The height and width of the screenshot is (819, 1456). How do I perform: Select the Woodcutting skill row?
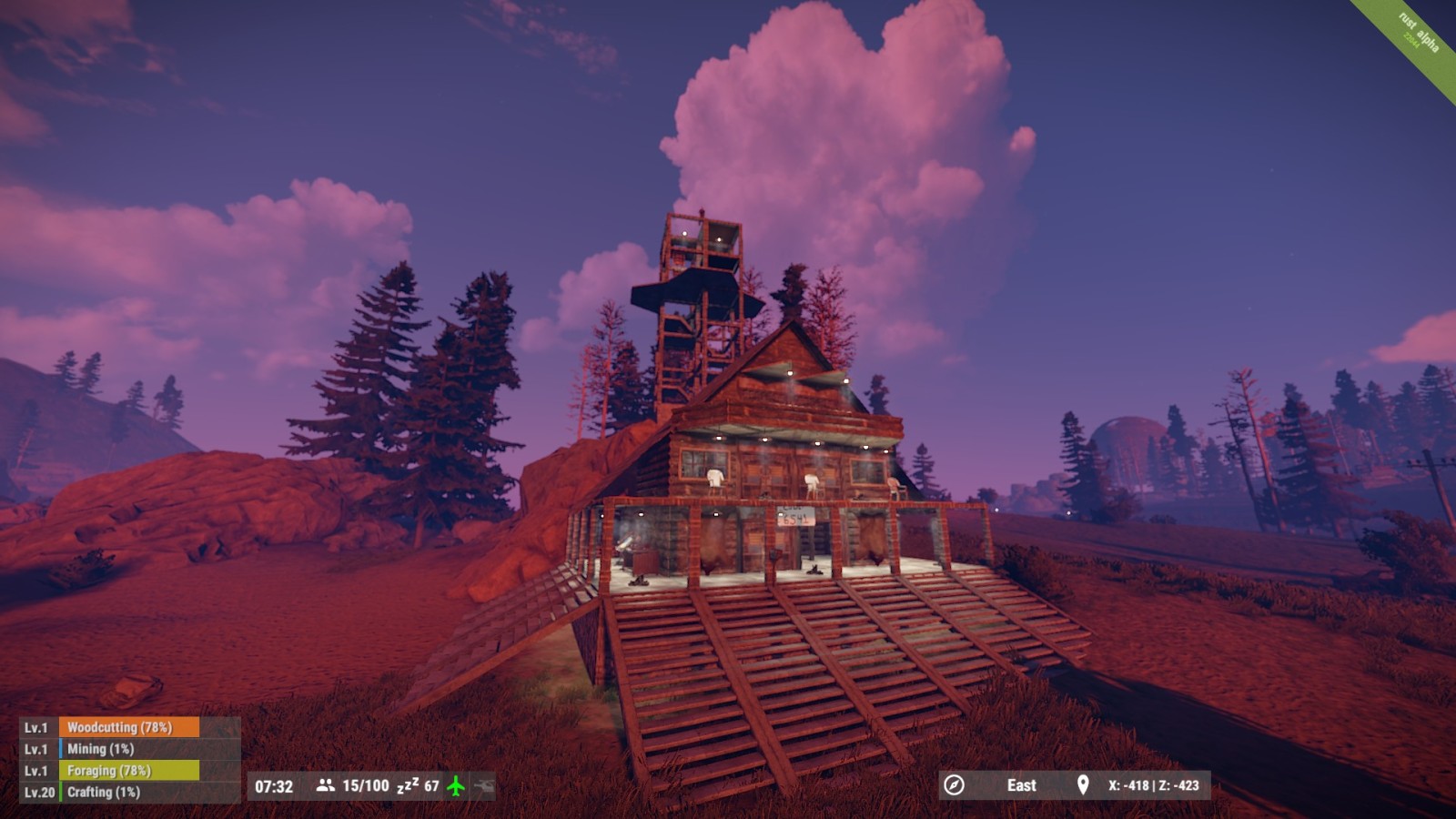point(128,727)
